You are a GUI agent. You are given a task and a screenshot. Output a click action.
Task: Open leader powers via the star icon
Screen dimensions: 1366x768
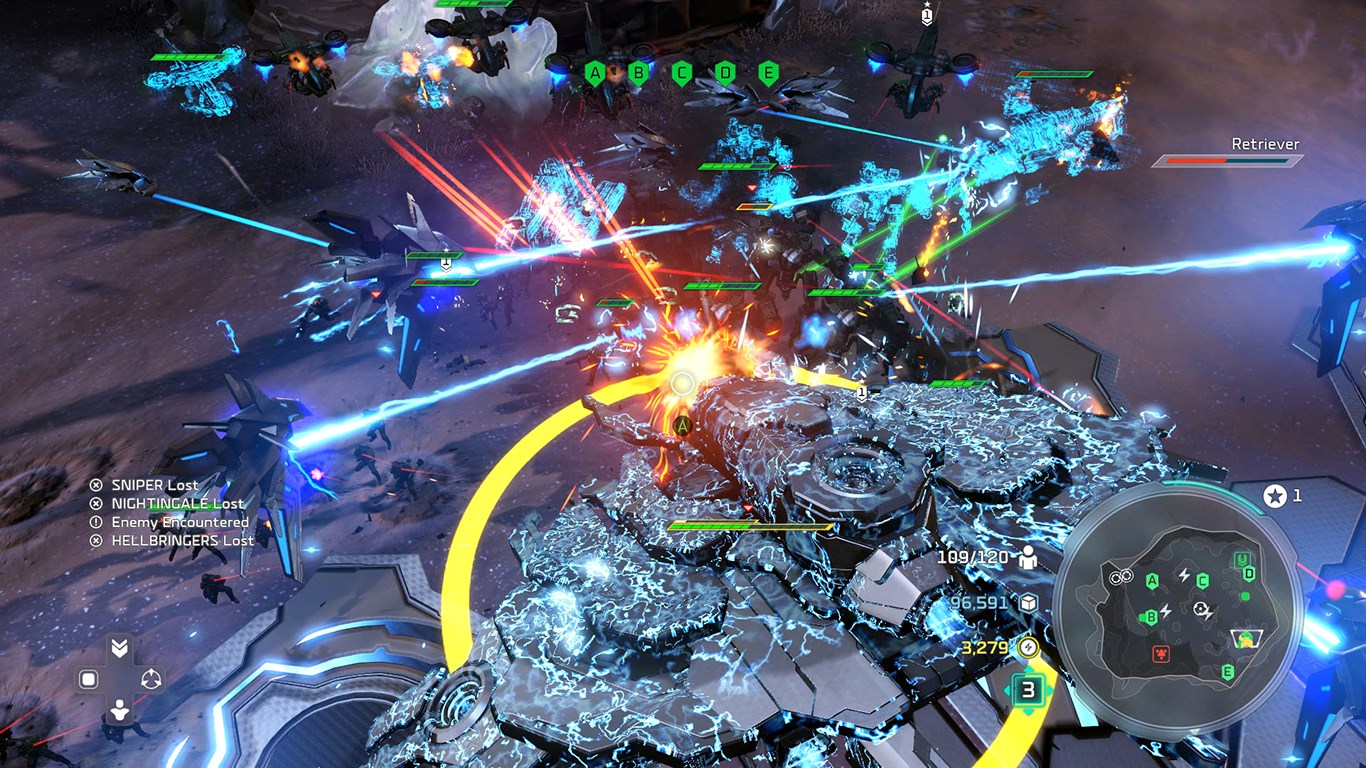(1274, 495)
